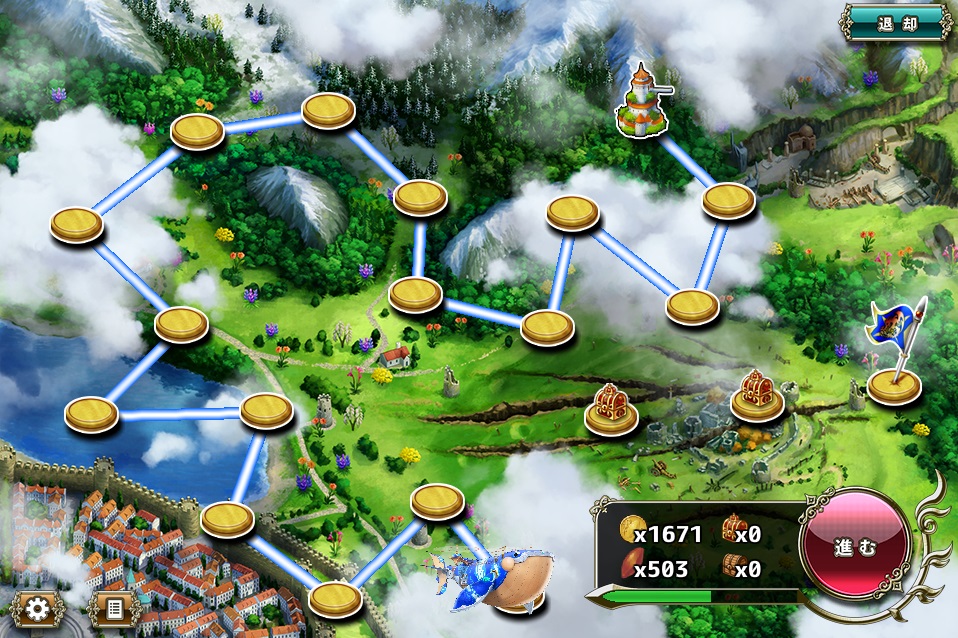Open the document list icon

113,608
